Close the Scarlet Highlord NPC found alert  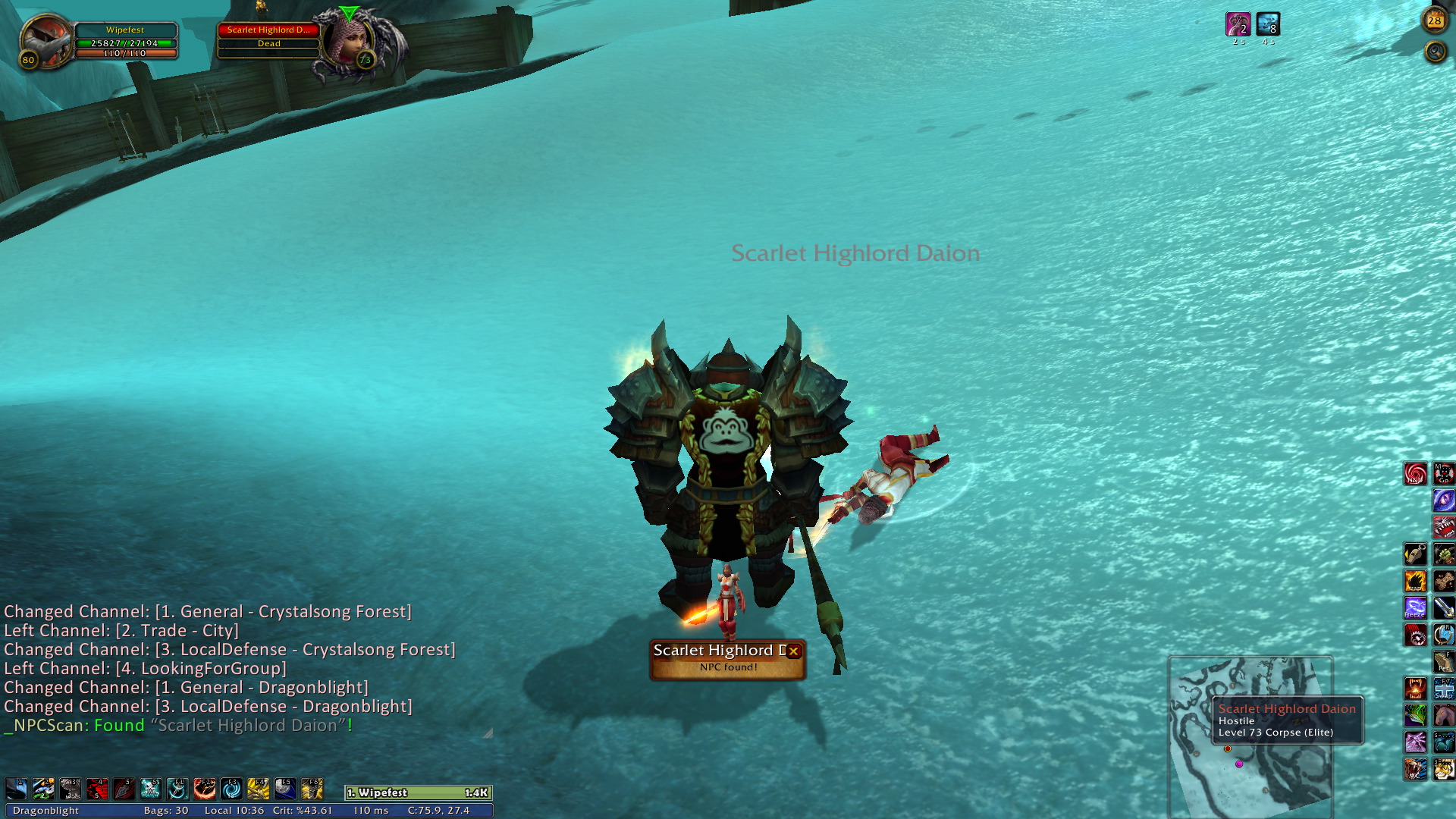click(793, 651)
